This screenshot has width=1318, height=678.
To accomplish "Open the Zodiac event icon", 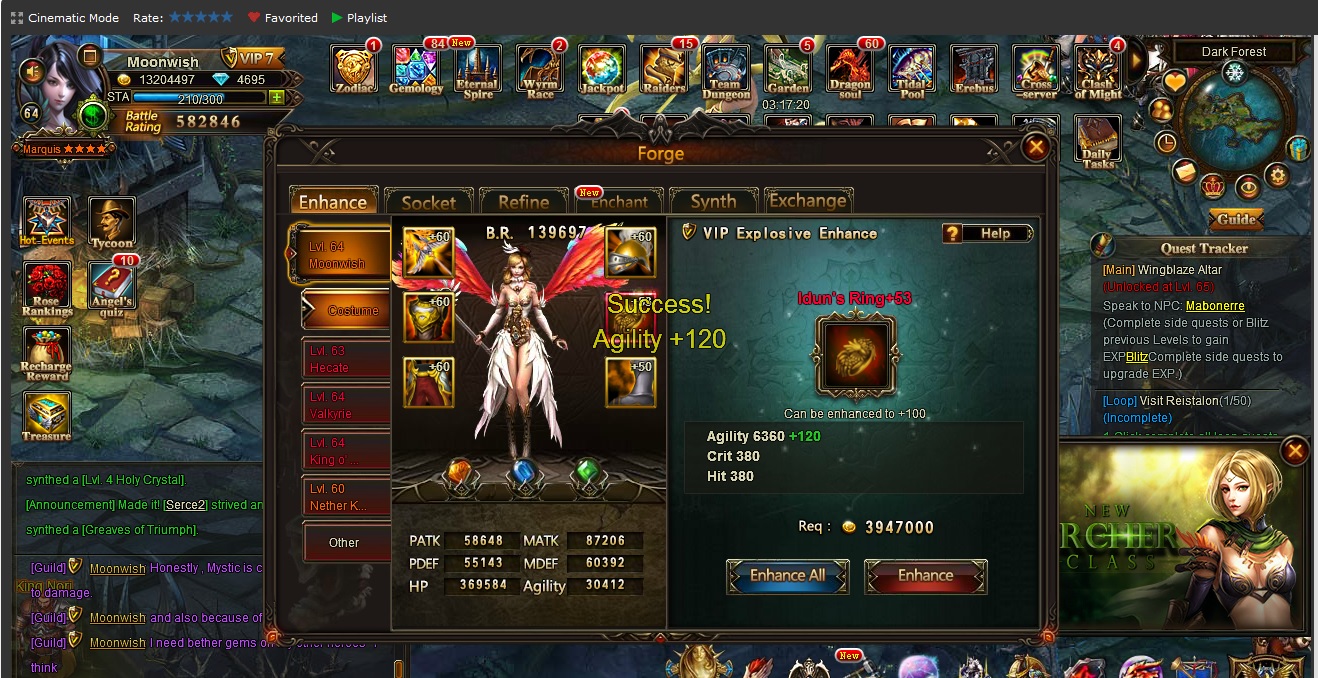I will [355, 69].
